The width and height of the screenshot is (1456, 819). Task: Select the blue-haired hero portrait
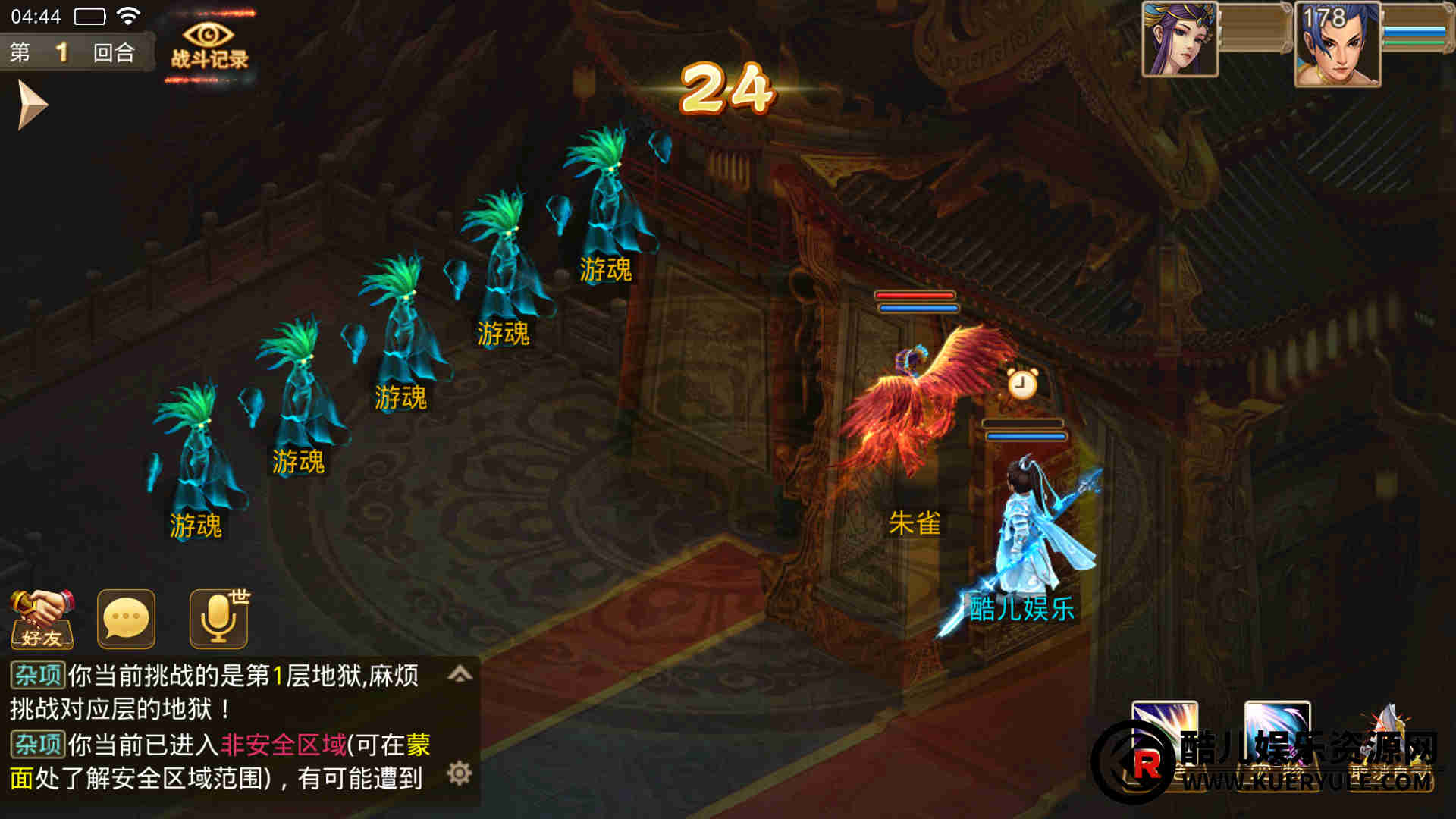[x=1338, y=44]
